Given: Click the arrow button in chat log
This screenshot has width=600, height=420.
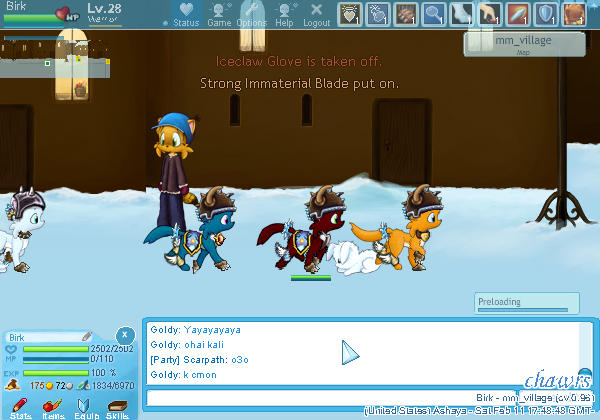Looking at the screenshot, I should pos(350,352).
